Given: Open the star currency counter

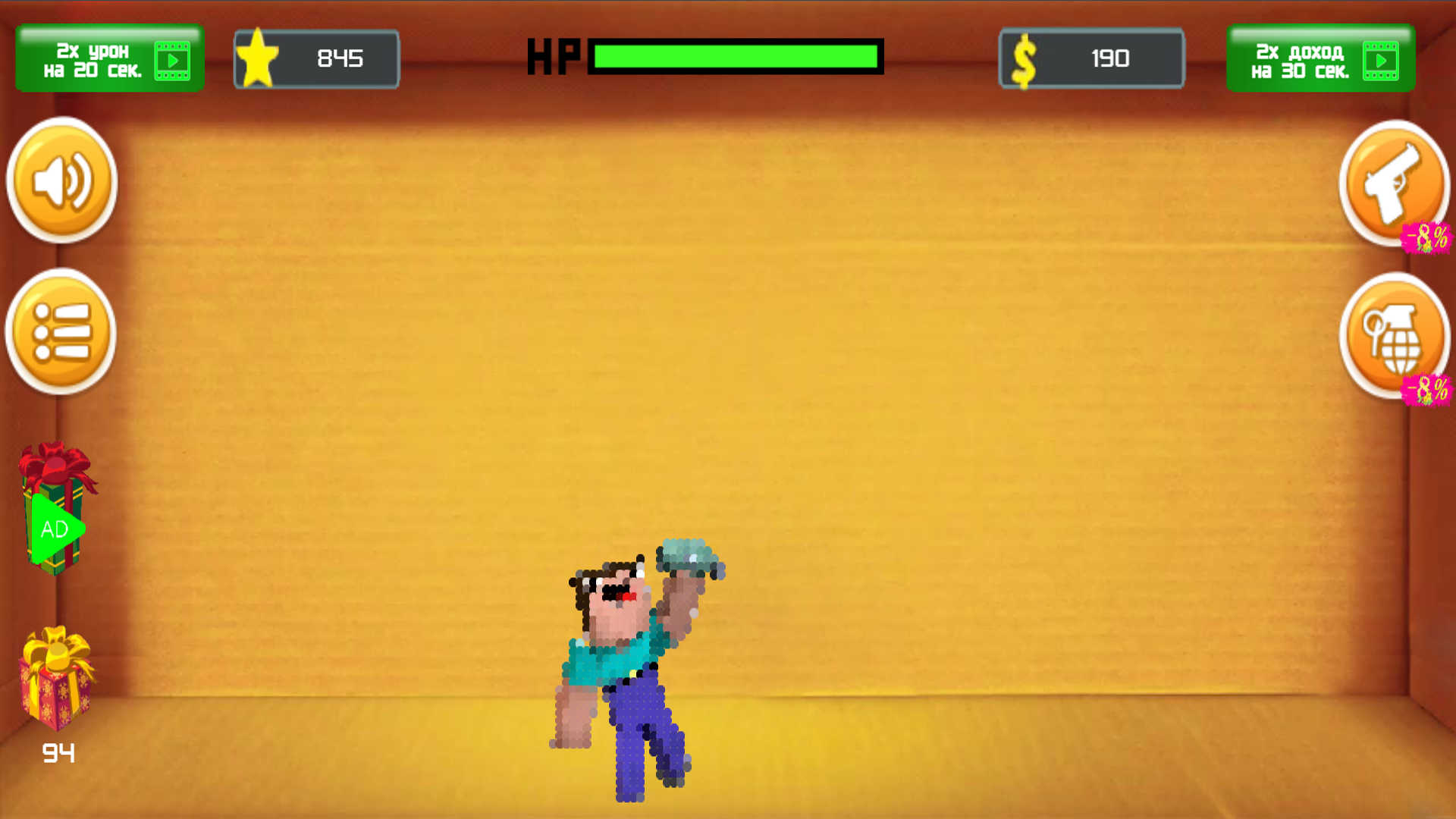Looking at the screenshot, I should click(316, 58).
